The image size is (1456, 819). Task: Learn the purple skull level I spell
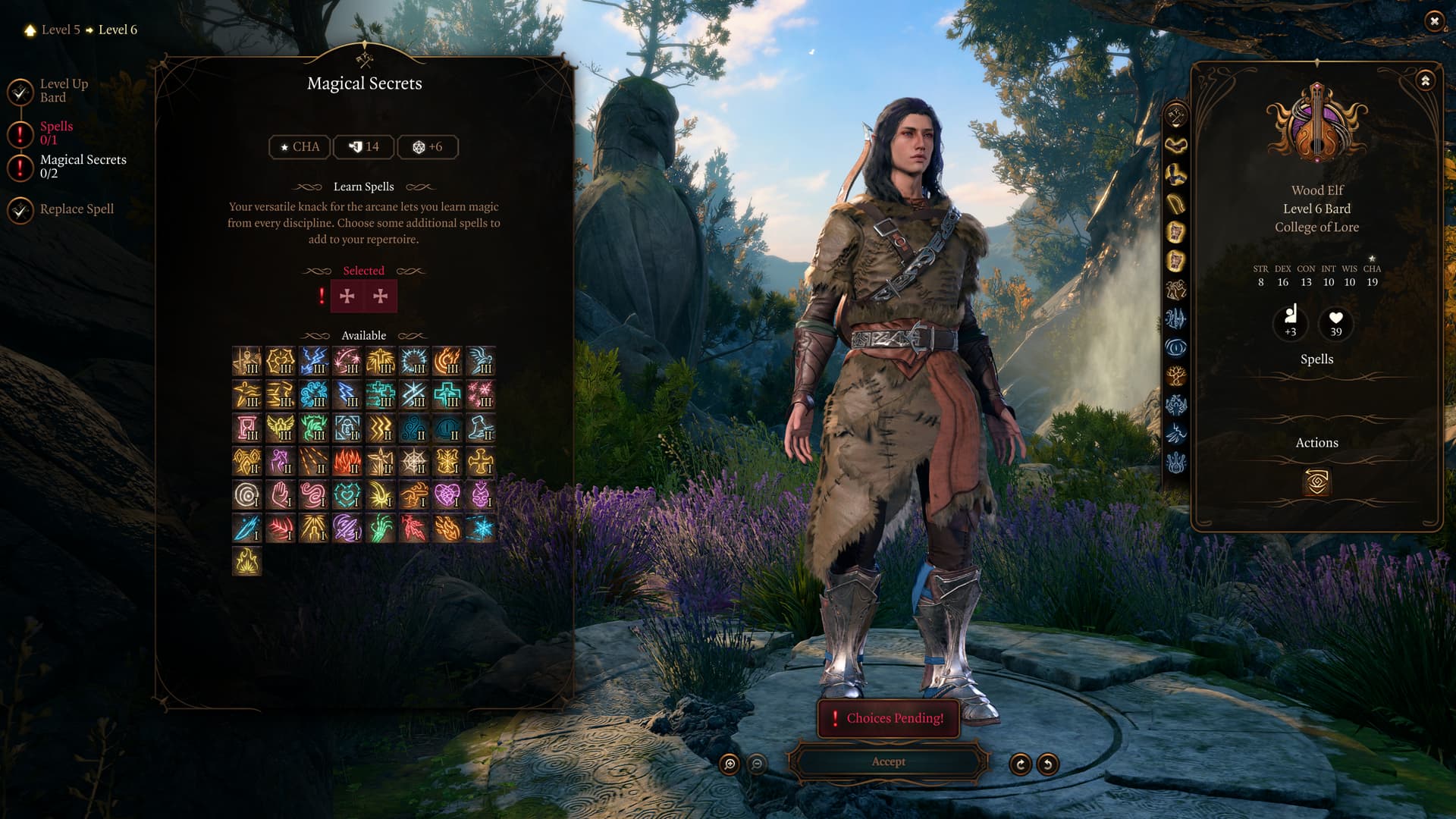(481, 495)
